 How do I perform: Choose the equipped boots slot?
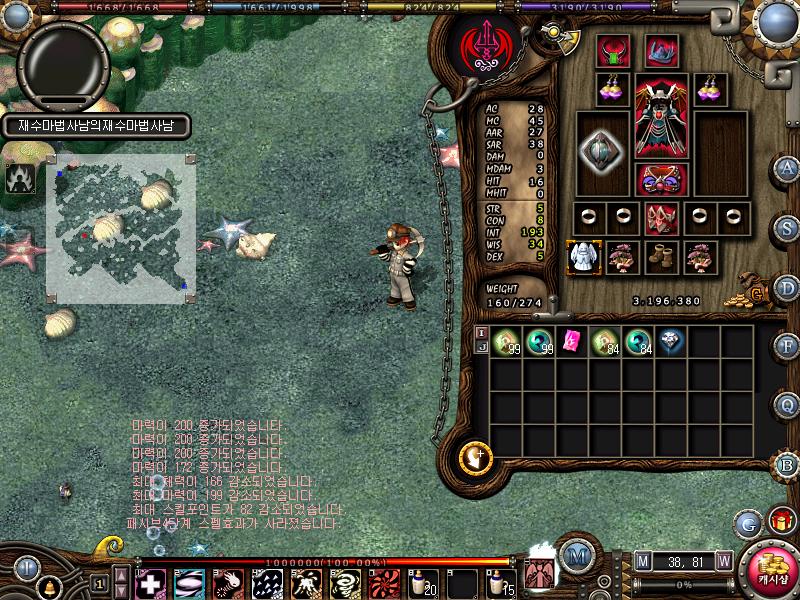(661, 256)
